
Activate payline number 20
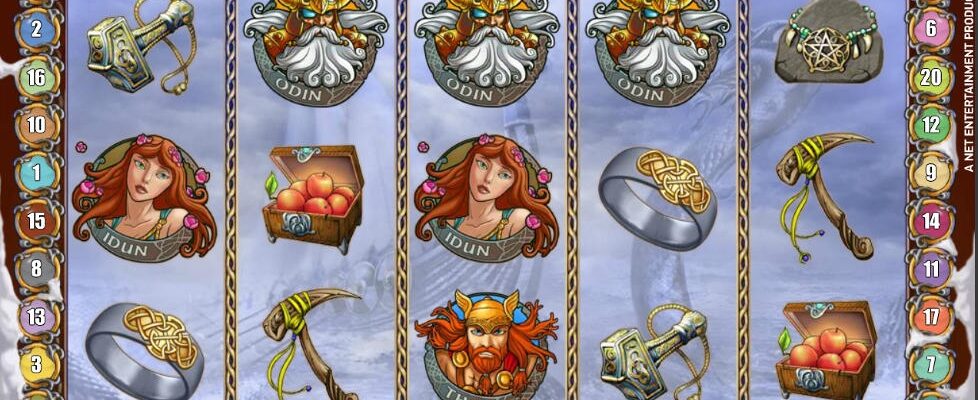click(x=931, y=78)
